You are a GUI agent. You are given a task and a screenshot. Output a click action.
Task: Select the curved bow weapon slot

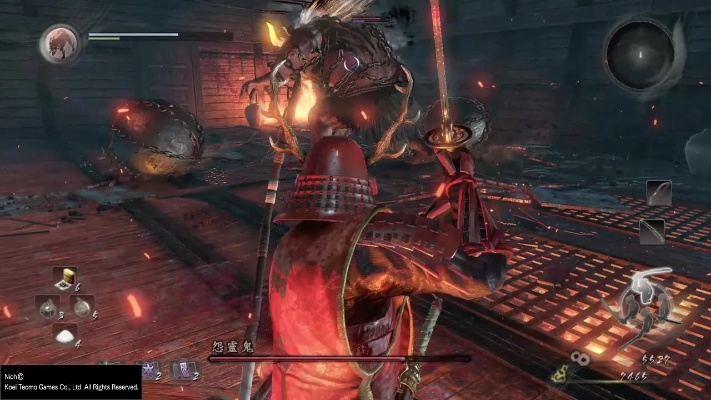tap(657, 193)
